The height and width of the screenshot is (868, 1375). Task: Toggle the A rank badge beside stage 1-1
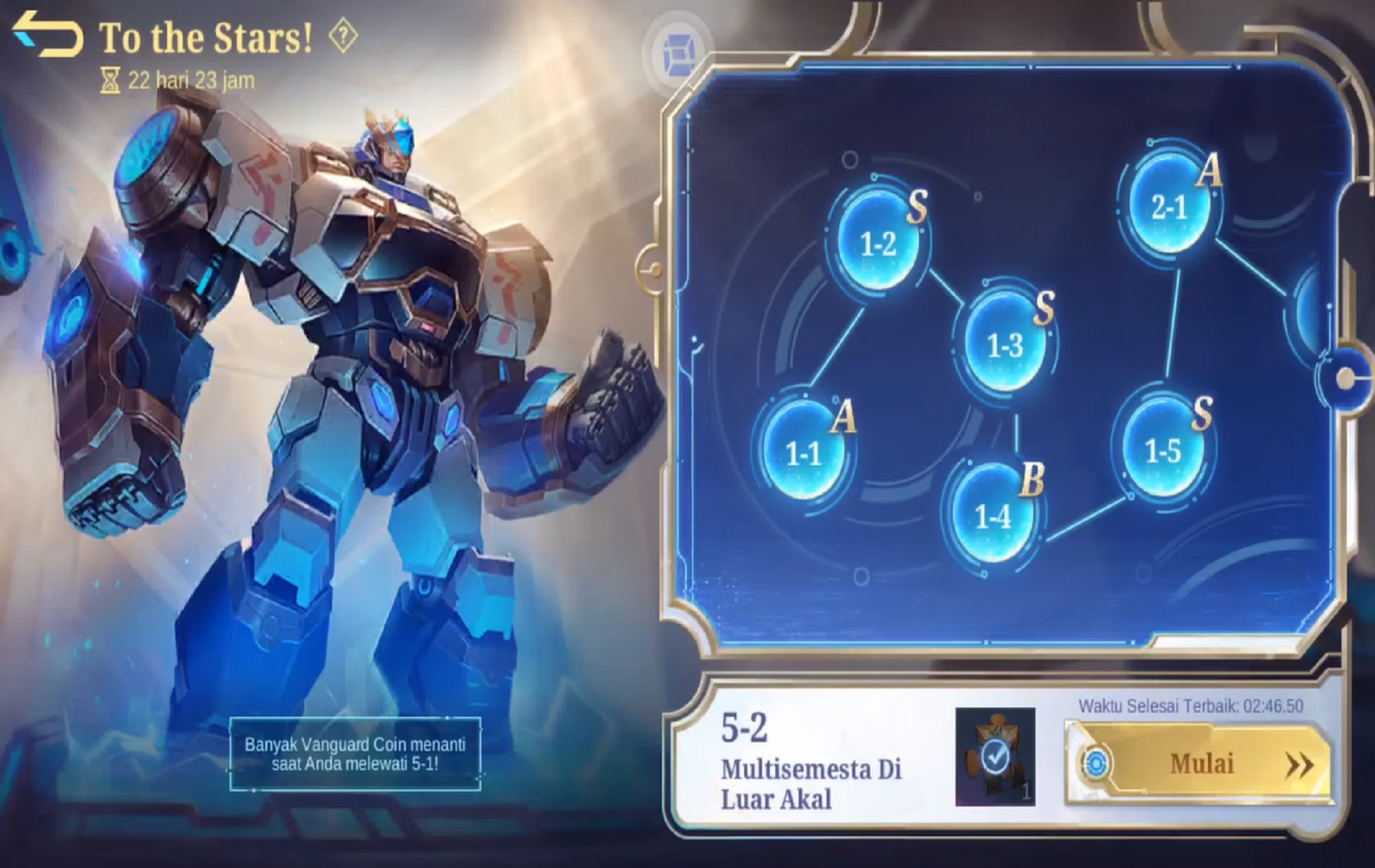tap(845, 416)
